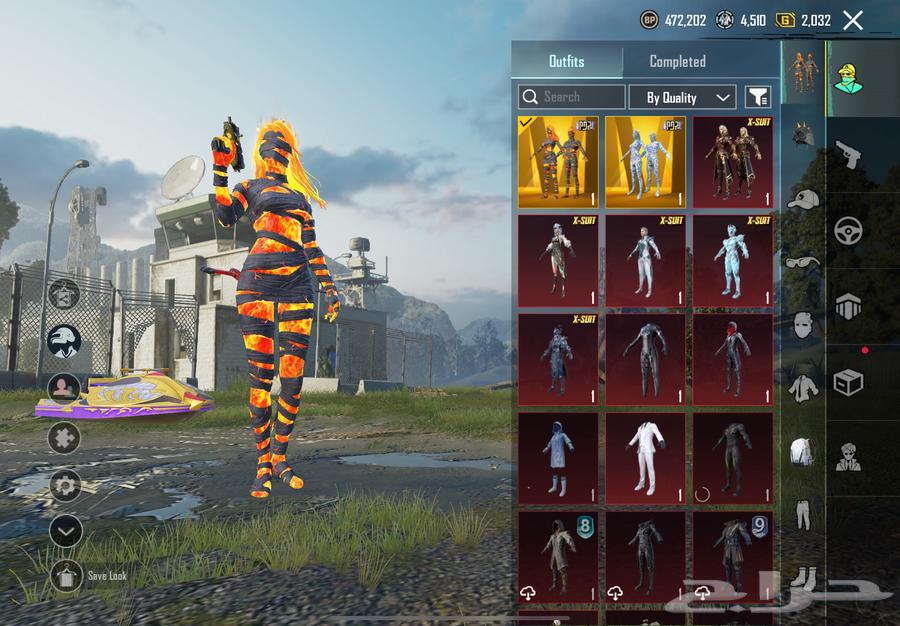Collapse the side buttons with down arrow
Viewport: 900px width, 626px height.
[x=66, y=532]
